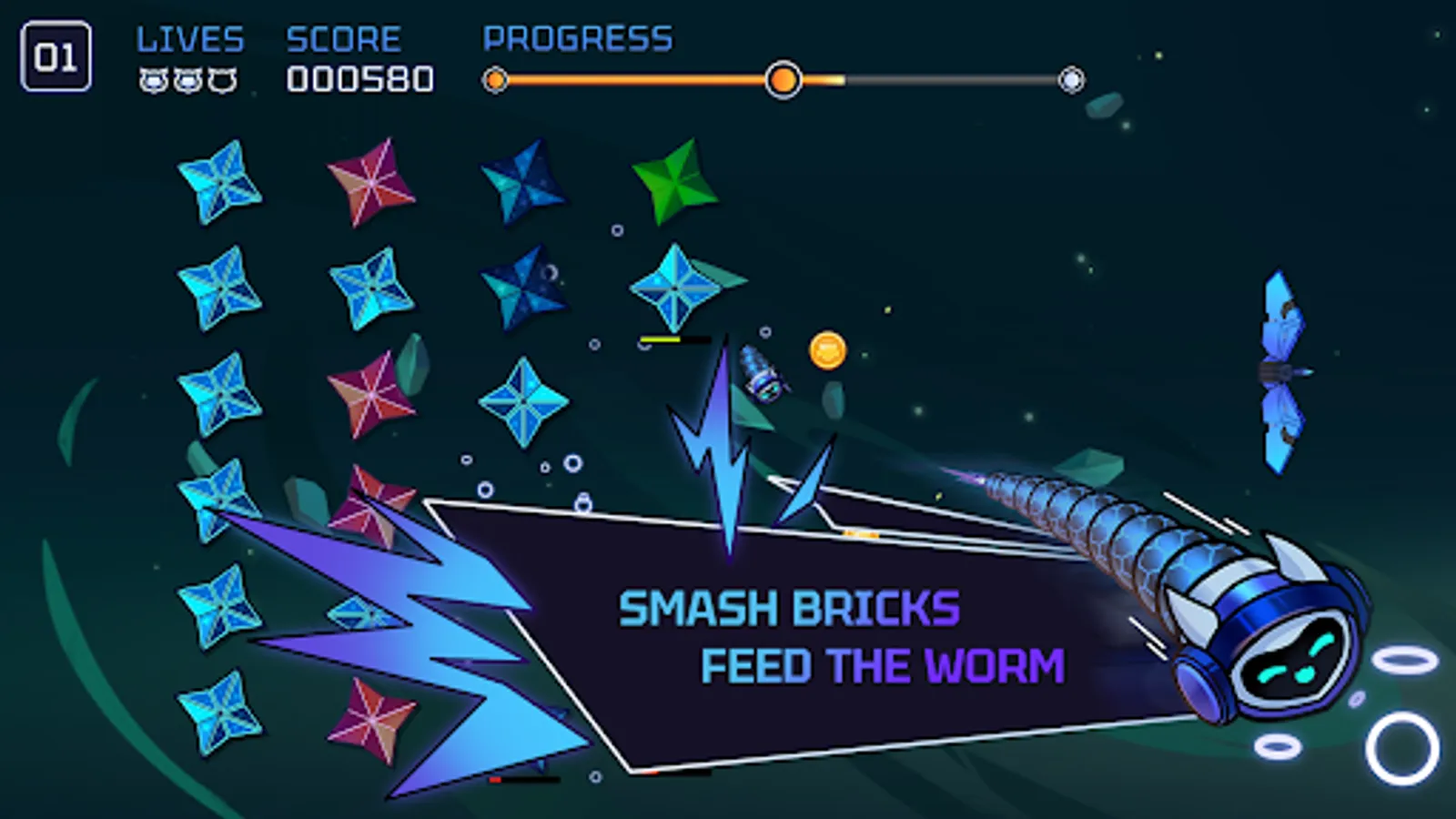1456x819 pixels.
Task: Click the level "01" badge
Action: pyautogui.click(x=57, y=56)
